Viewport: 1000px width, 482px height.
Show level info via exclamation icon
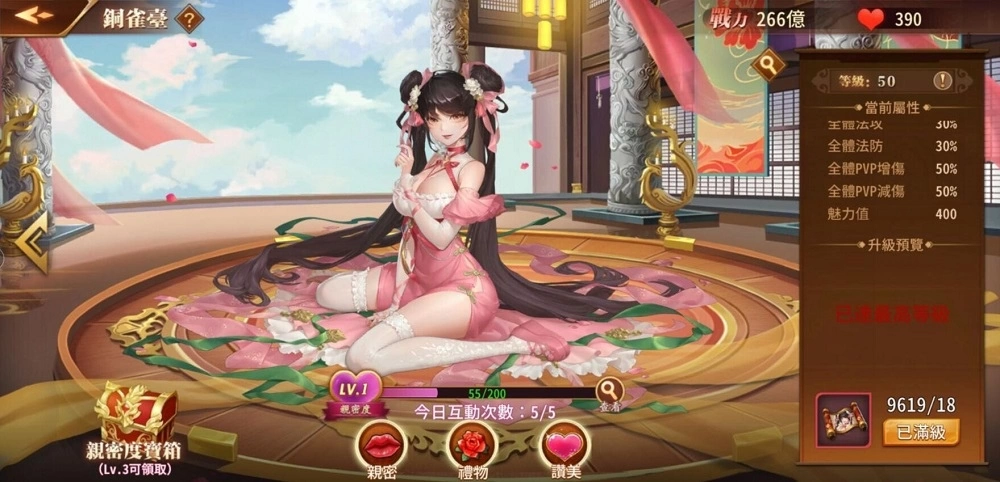[x=942, y=80]
